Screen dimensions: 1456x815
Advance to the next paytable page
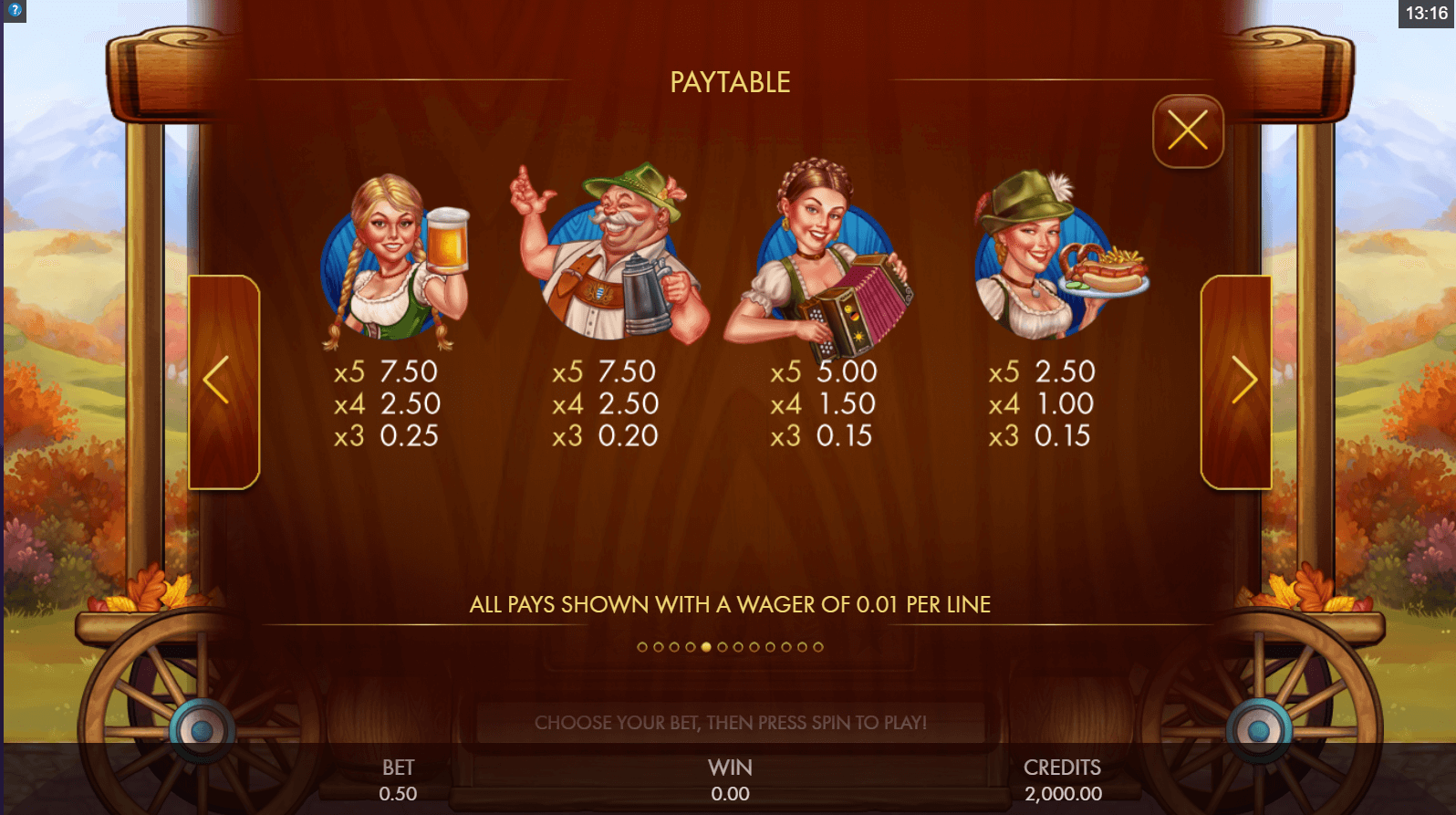click(1236, 381)
